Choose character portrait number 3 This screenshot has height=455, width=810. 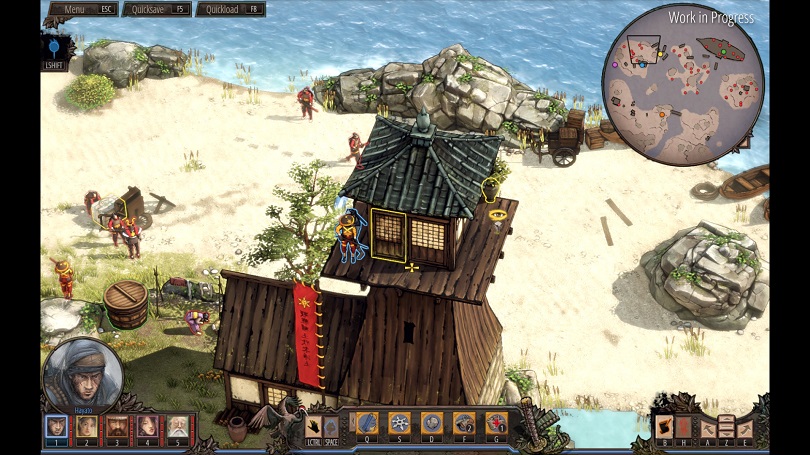point(117,425)
